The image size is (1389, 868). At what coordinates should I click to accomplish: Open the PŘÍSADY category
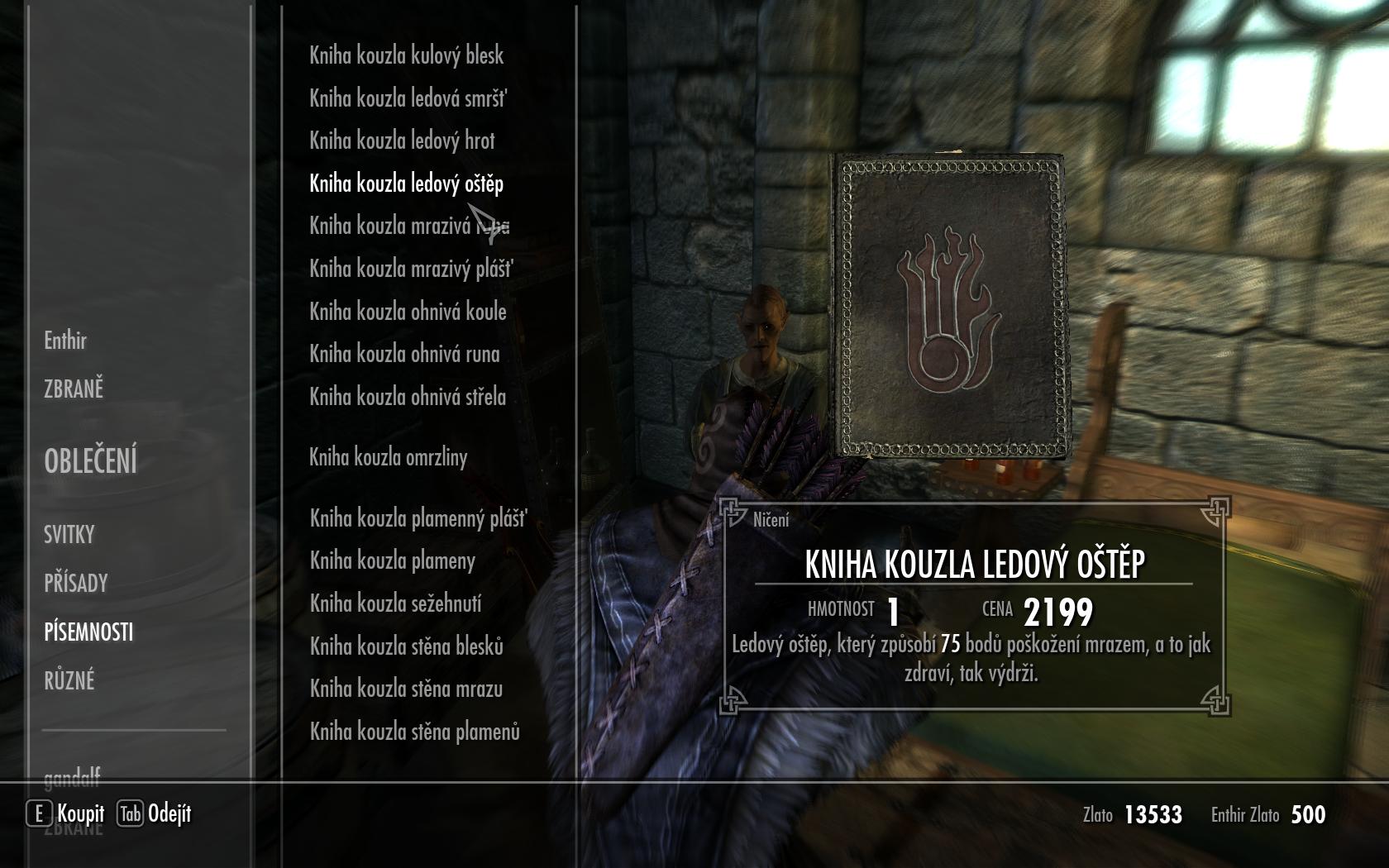(76, 584)
